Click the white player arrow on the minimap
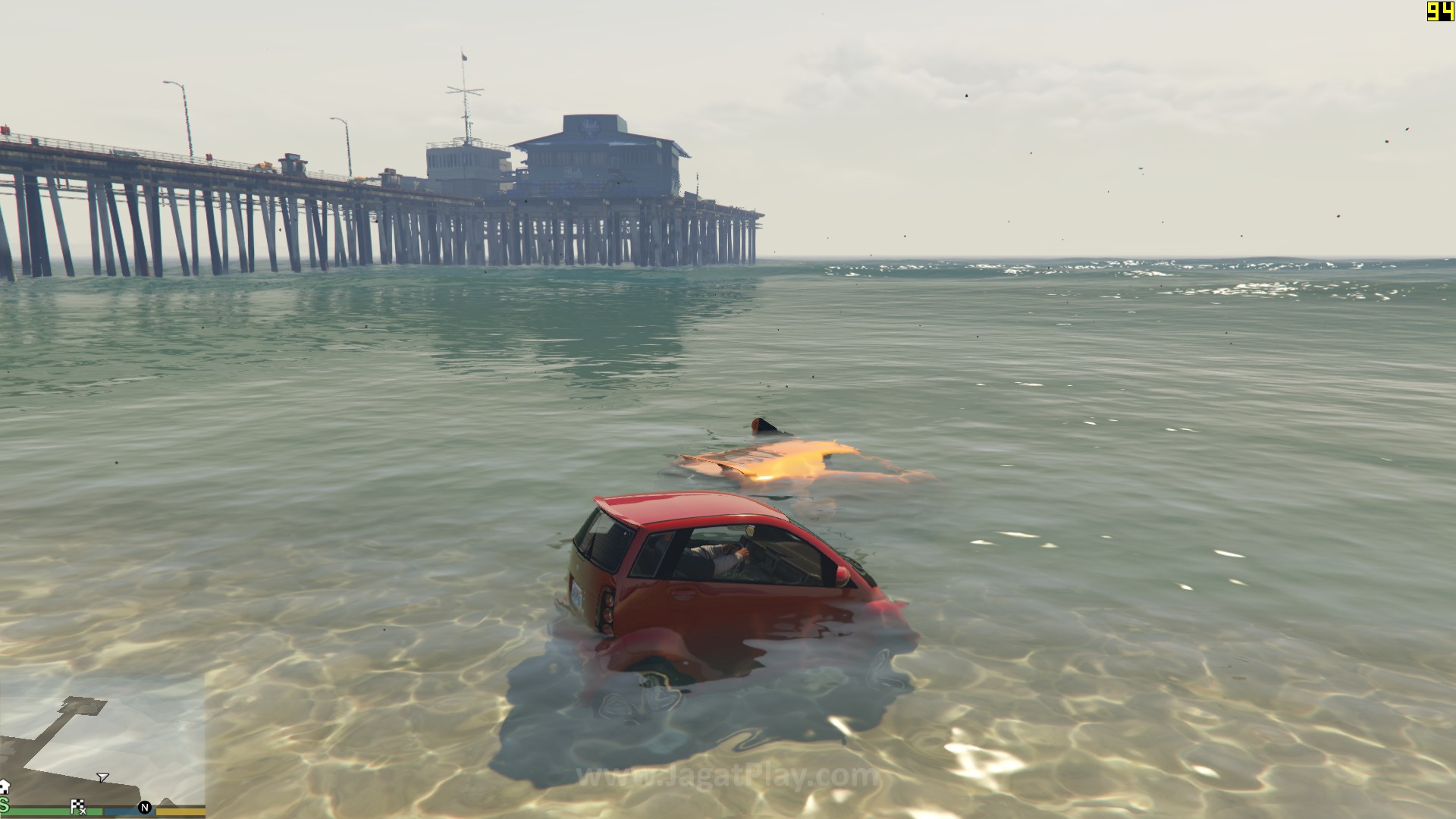 102,777
